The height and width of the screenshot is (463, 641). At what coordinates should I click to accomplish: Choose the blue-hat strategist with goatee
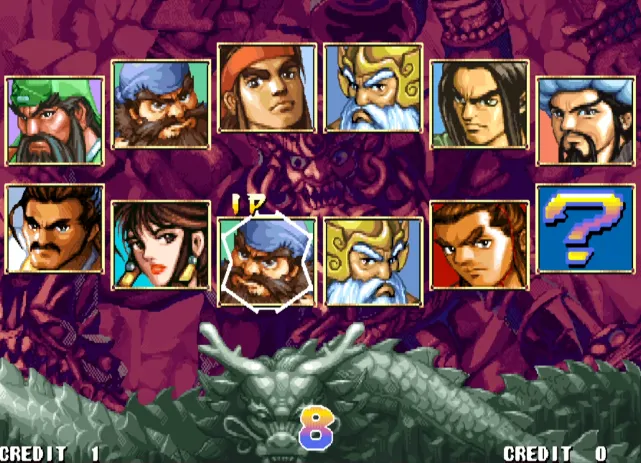[585, 120]
